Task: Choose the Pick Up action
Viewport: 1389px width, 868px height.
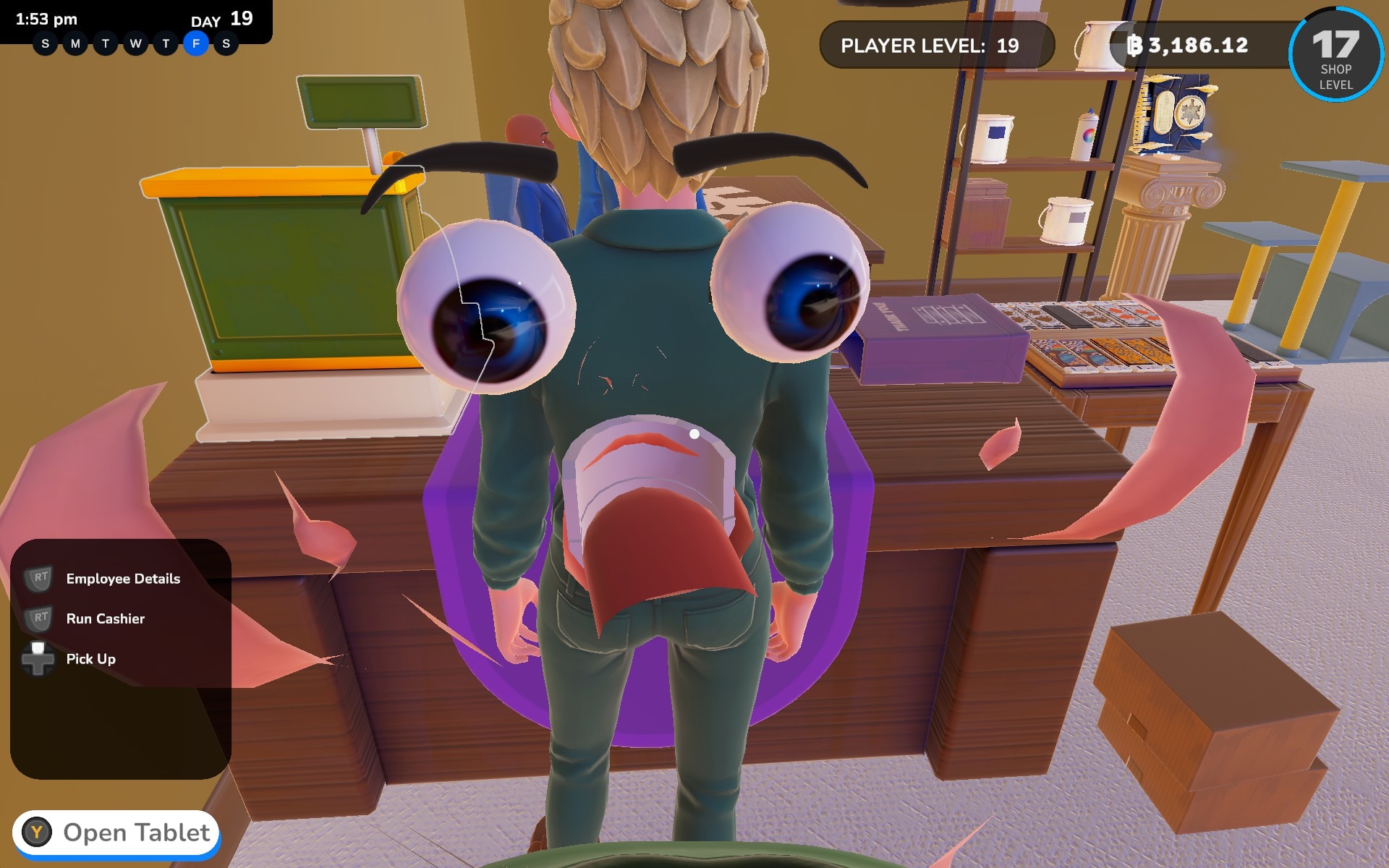Action: (x=90, y=659)
